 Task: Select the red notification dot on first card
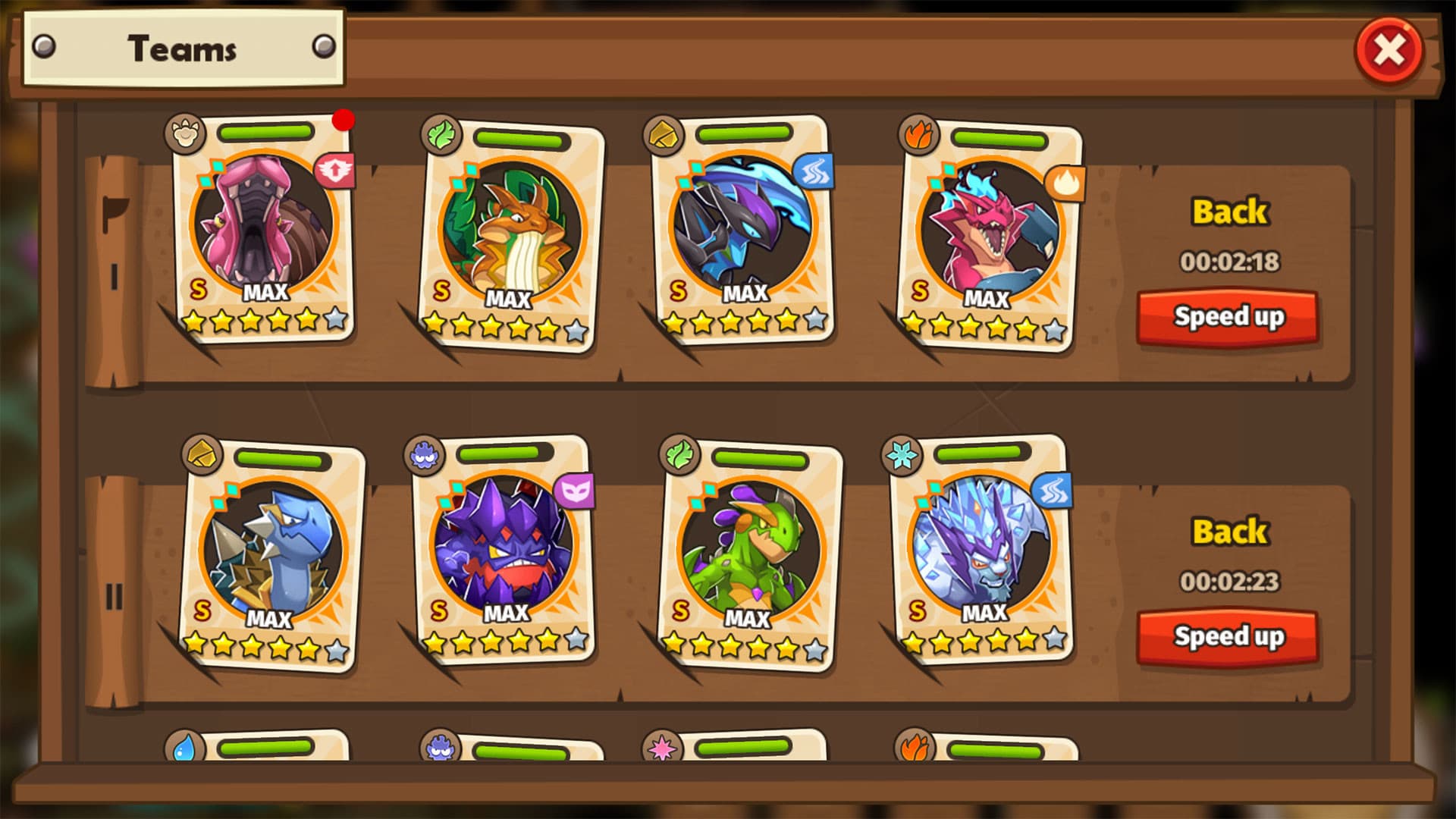(x=345, y=120)
